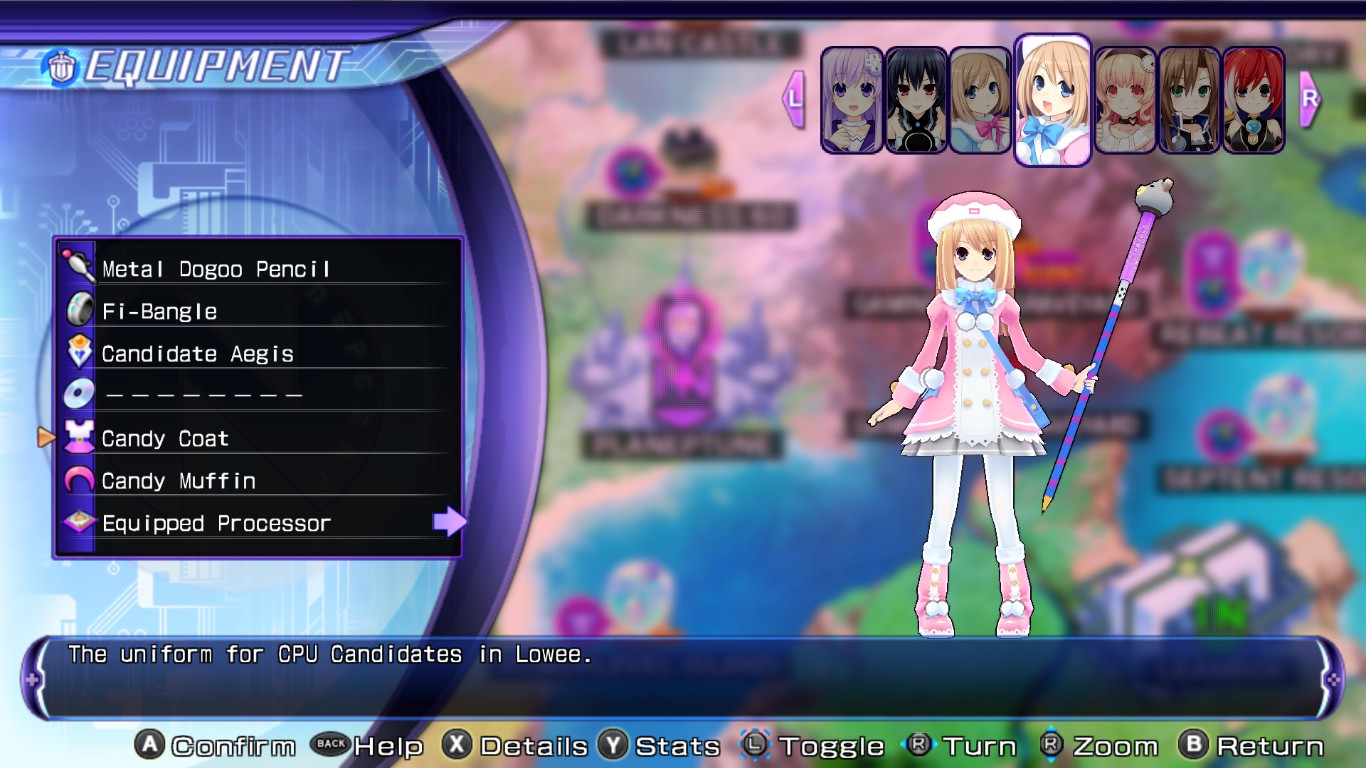The image size is (1366, 768).
Task: Select the red-haired character portrait
Action: coord(1253,100)
